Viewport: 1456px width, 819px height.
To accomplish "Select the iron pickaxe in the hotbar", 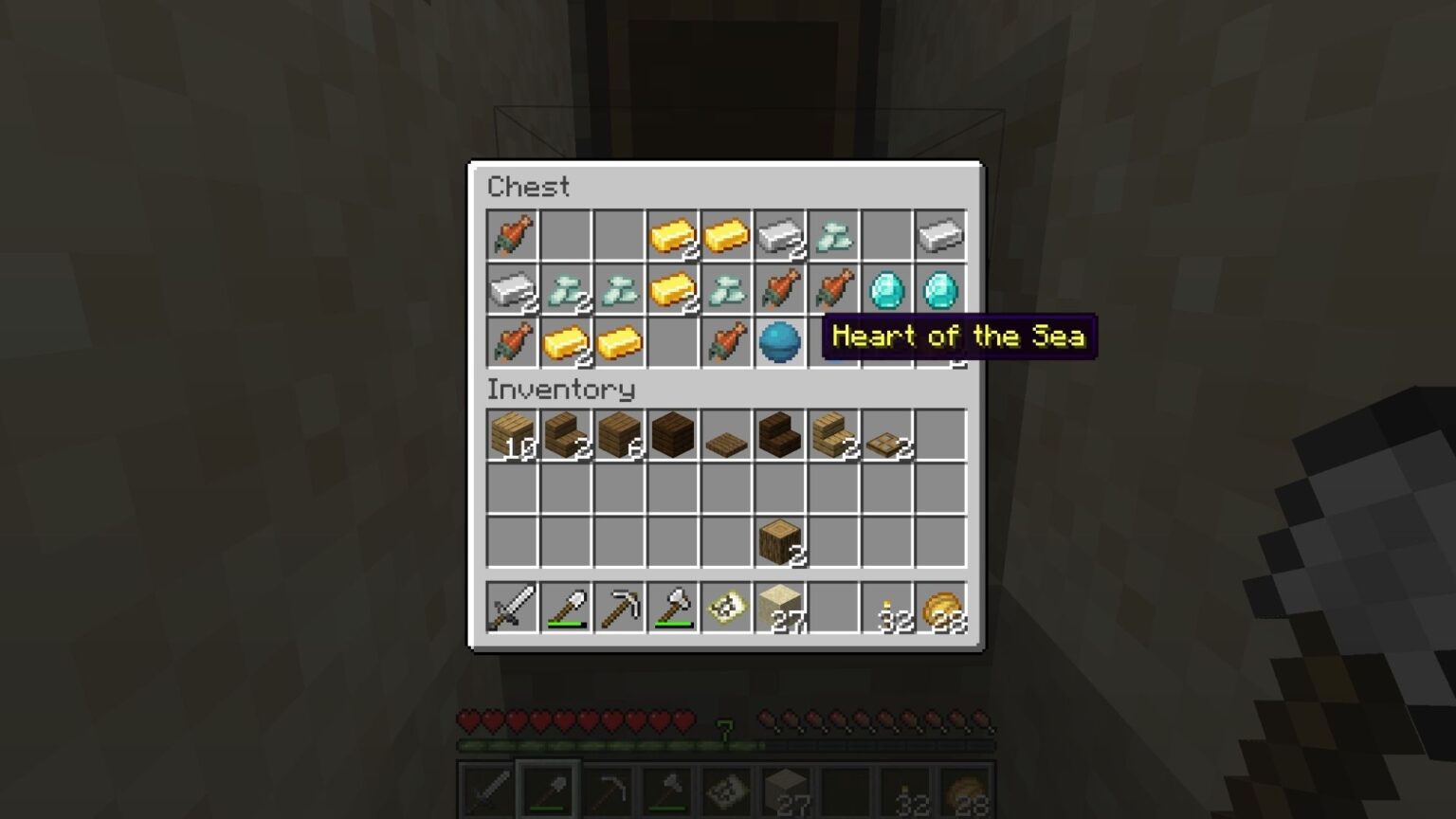I will pos(619,607).
